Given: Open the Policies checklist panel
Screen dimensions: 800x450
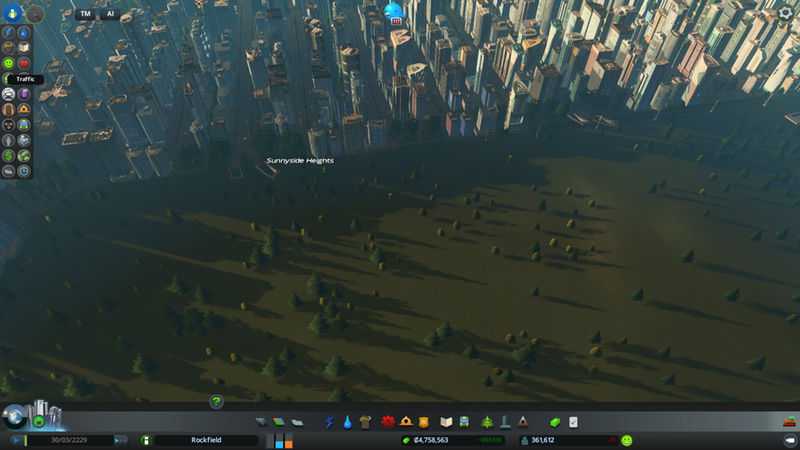Looking at the screenshot, I should click(574, 422).
